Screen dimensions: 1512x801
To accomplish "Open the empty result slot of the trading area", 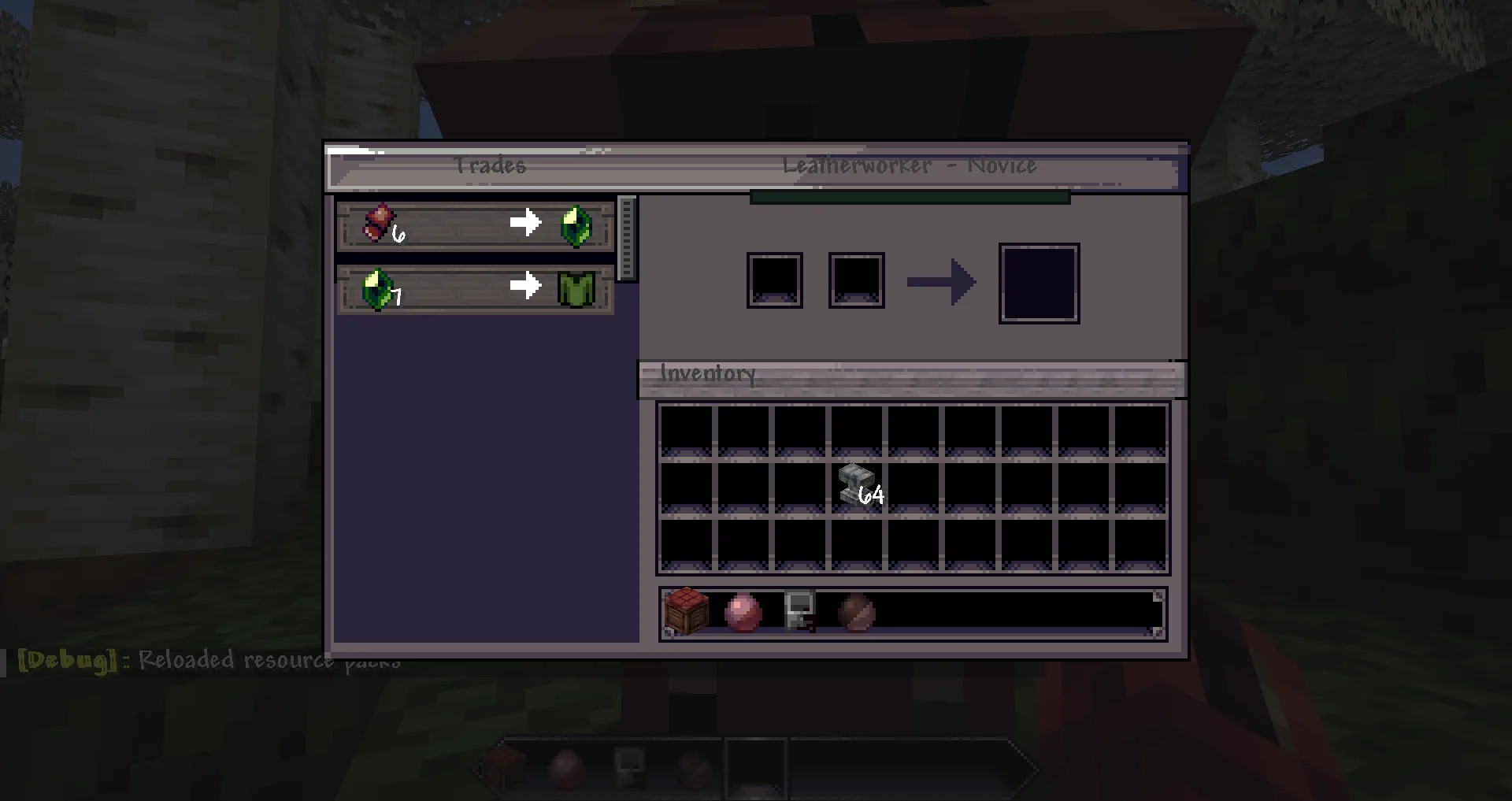I will click(x=1039, y=282).
